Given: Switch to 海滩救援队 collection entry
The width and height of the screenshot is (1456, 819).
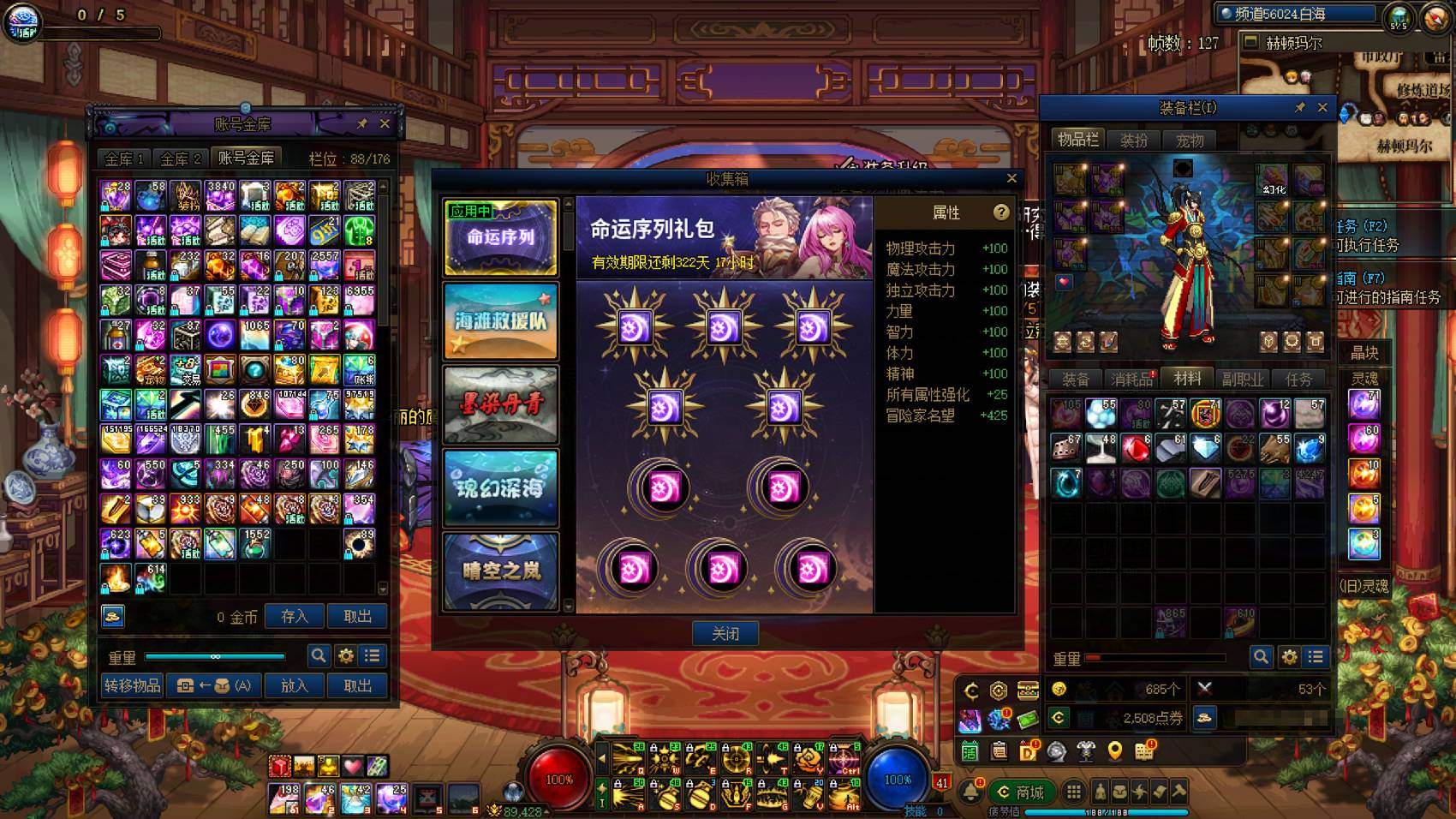Looking at the screenshot, I should click(x=500, y=321).
